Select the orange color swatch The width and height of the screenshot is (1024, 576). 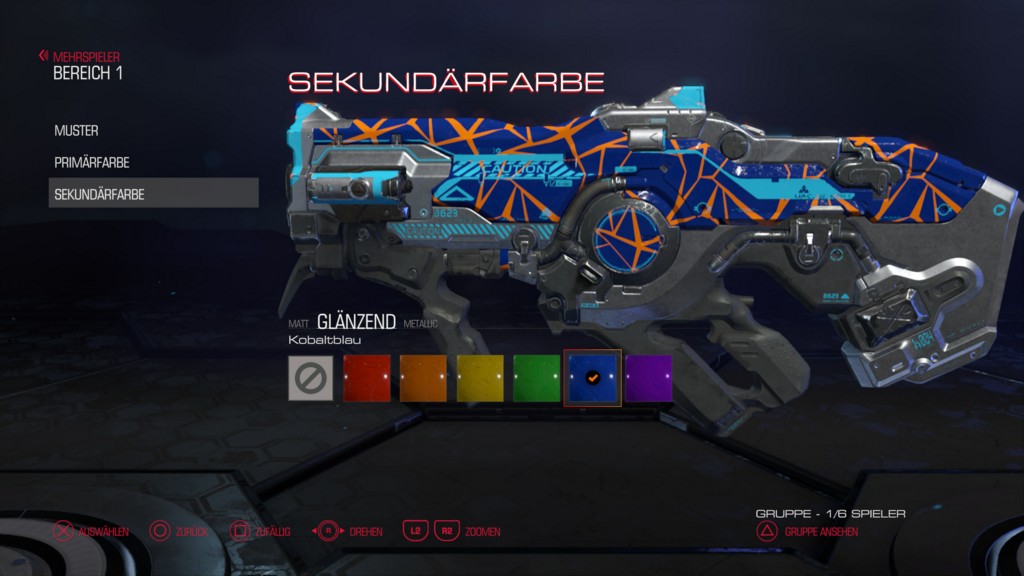point(423,378)
